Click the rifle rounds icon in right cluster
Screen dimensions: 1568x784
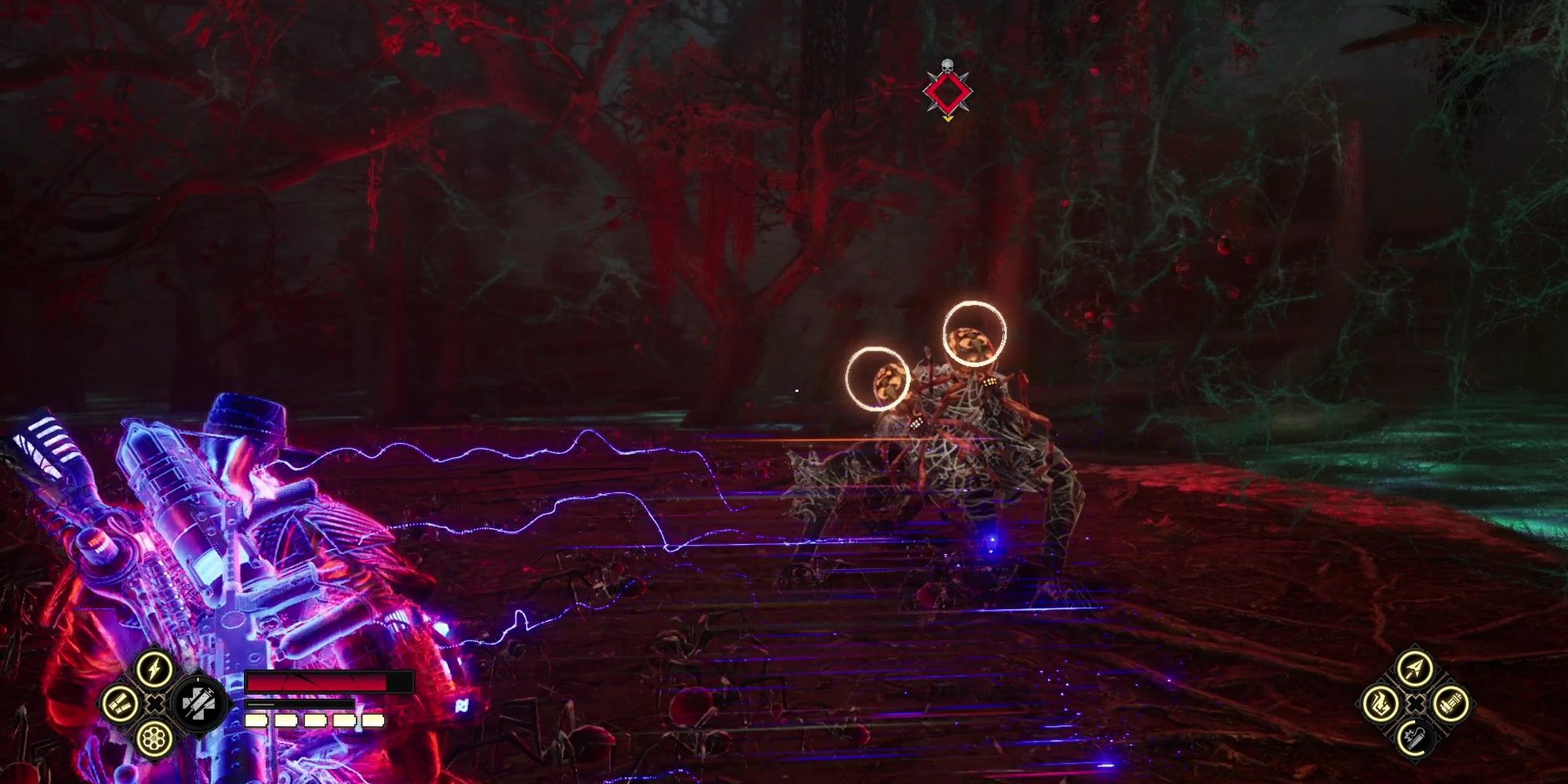[x=1450, y=706]
